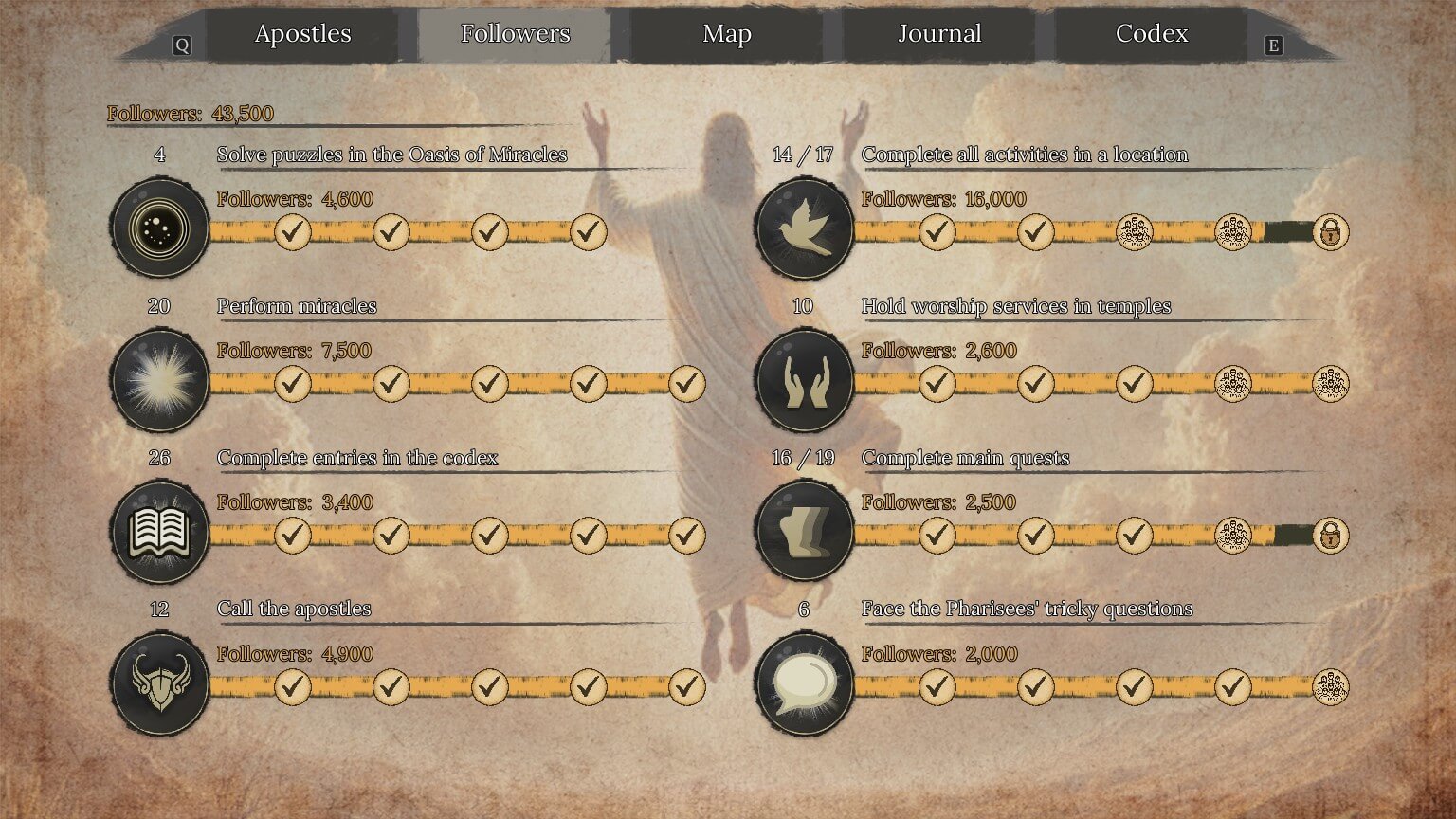
Task: Click the praying hands worship icon
Action: [804, 380]
